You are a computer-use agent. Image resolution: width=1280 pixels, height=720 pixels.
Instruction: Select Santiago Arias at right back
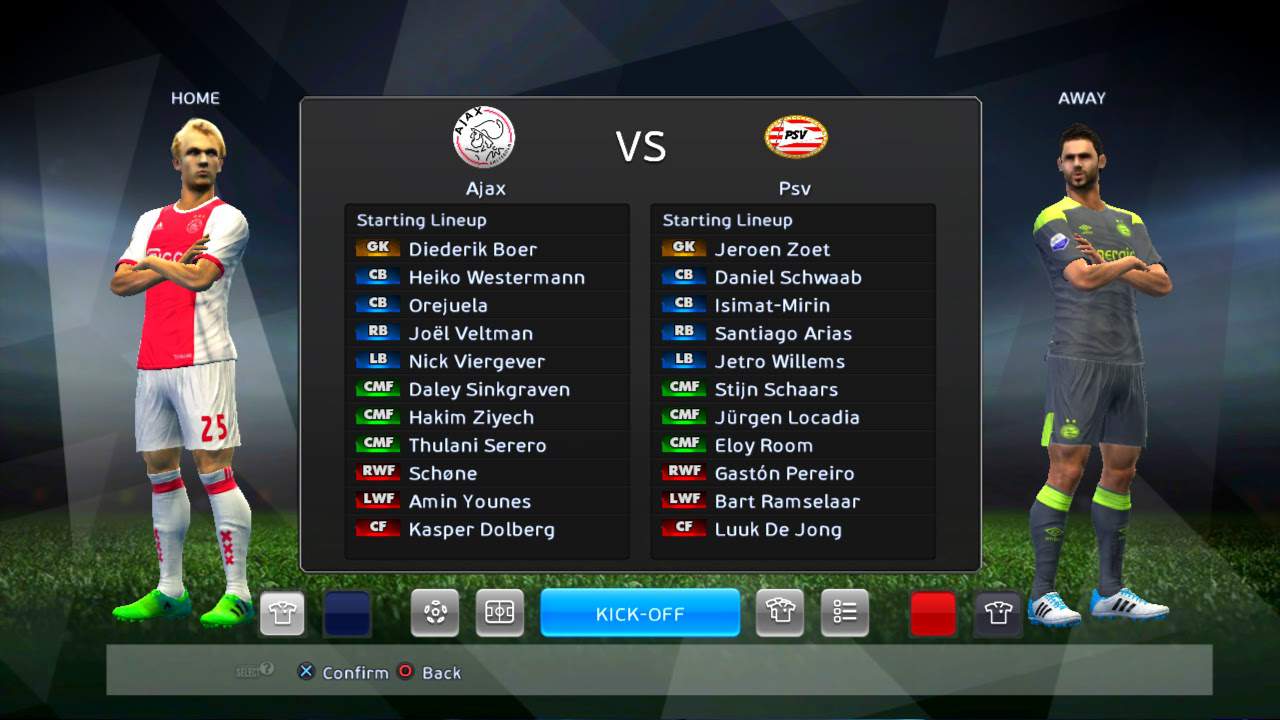(x=783, y=333)
